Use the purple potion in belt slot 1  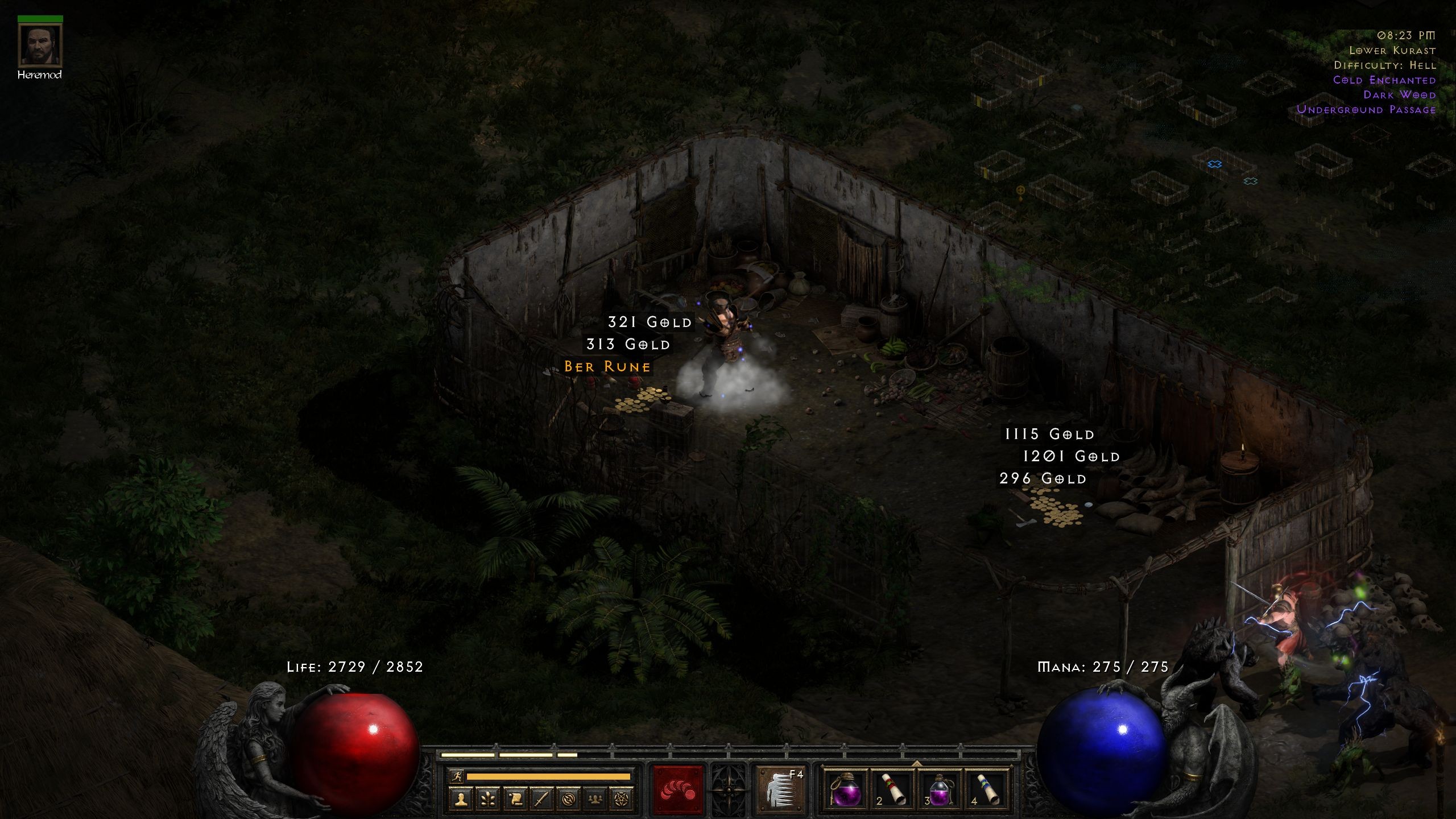[847, 789]
